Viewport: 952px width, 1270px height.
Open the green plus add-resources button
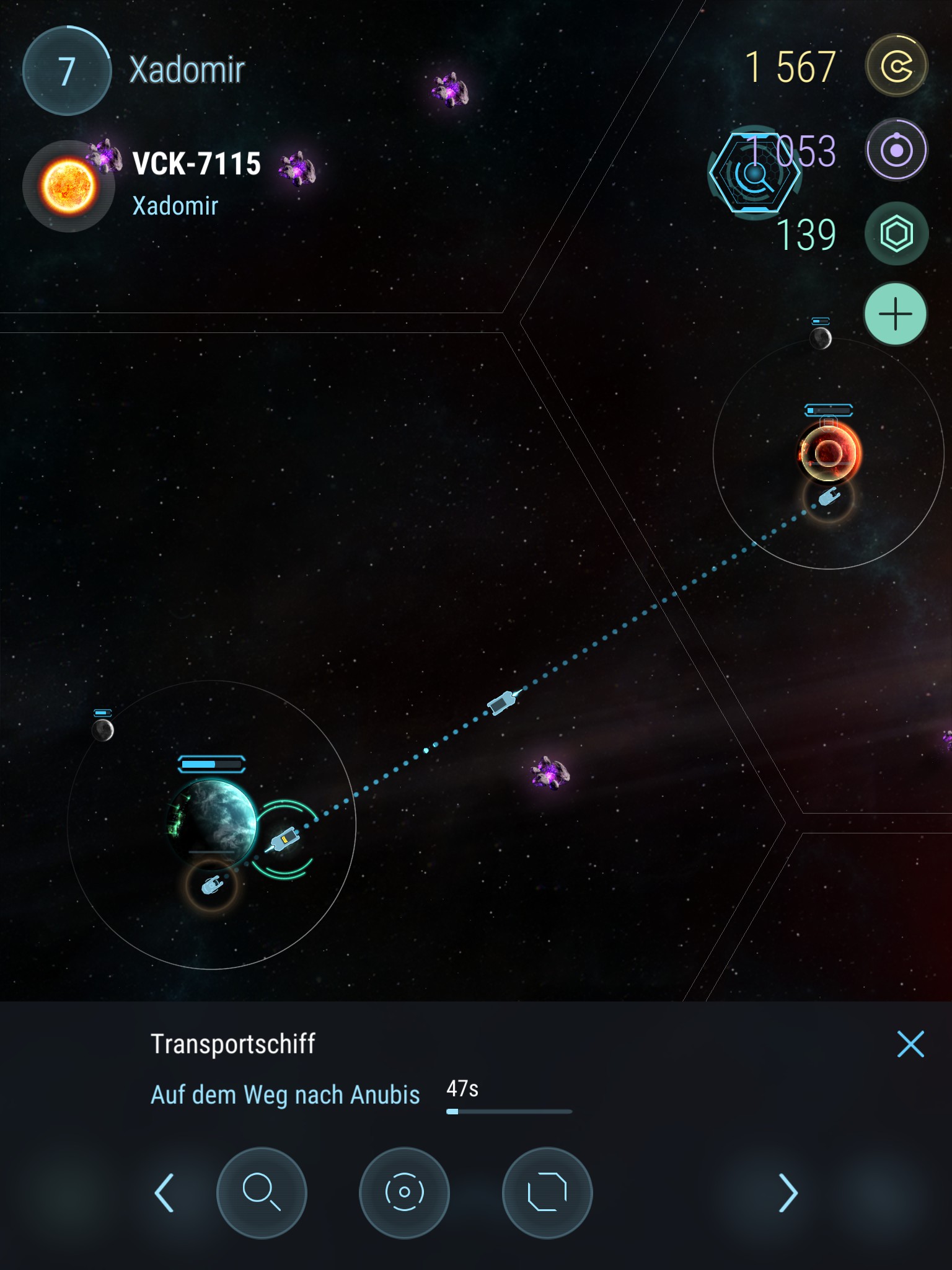(x=896, y=314)
